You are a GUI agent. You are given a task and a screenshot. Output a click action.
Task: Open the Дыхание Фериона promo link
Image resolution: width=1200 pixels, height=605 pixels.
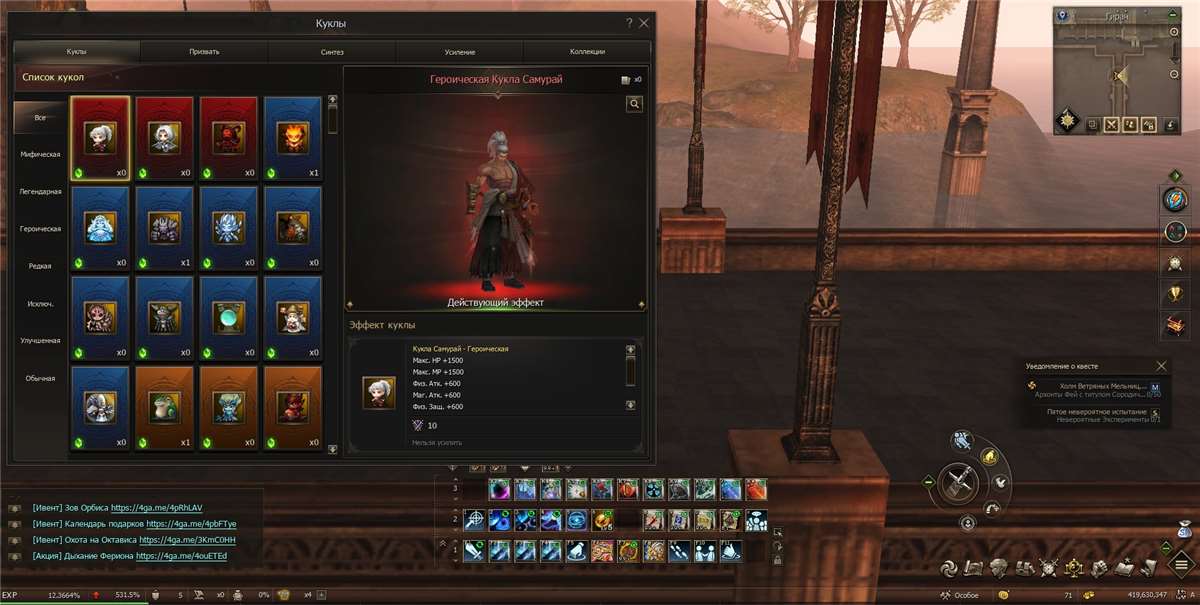point(181,556)
